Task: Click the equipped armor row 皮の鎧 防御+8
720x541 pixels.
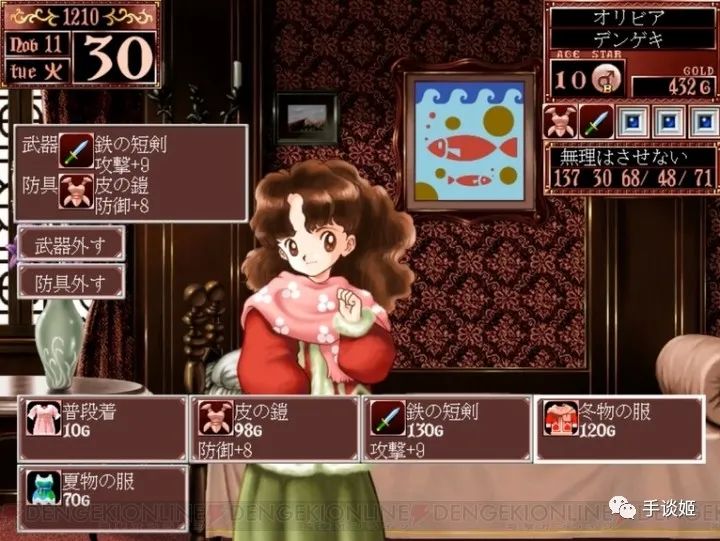Action: coord(131,194)
